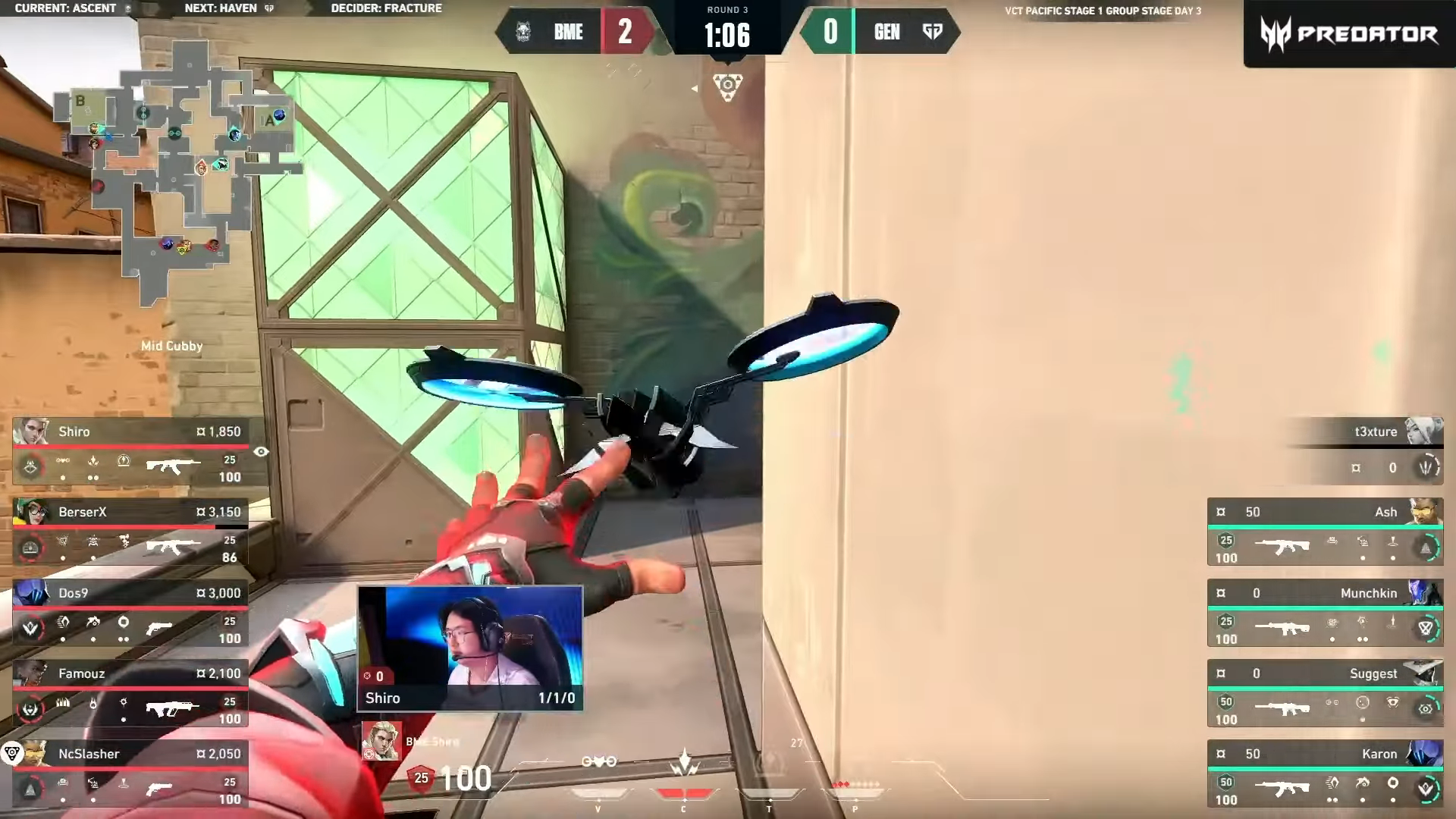Screen dimensions: 1456x819
Task: Select BerserX's player row
Action: click(x=130, y=532)
